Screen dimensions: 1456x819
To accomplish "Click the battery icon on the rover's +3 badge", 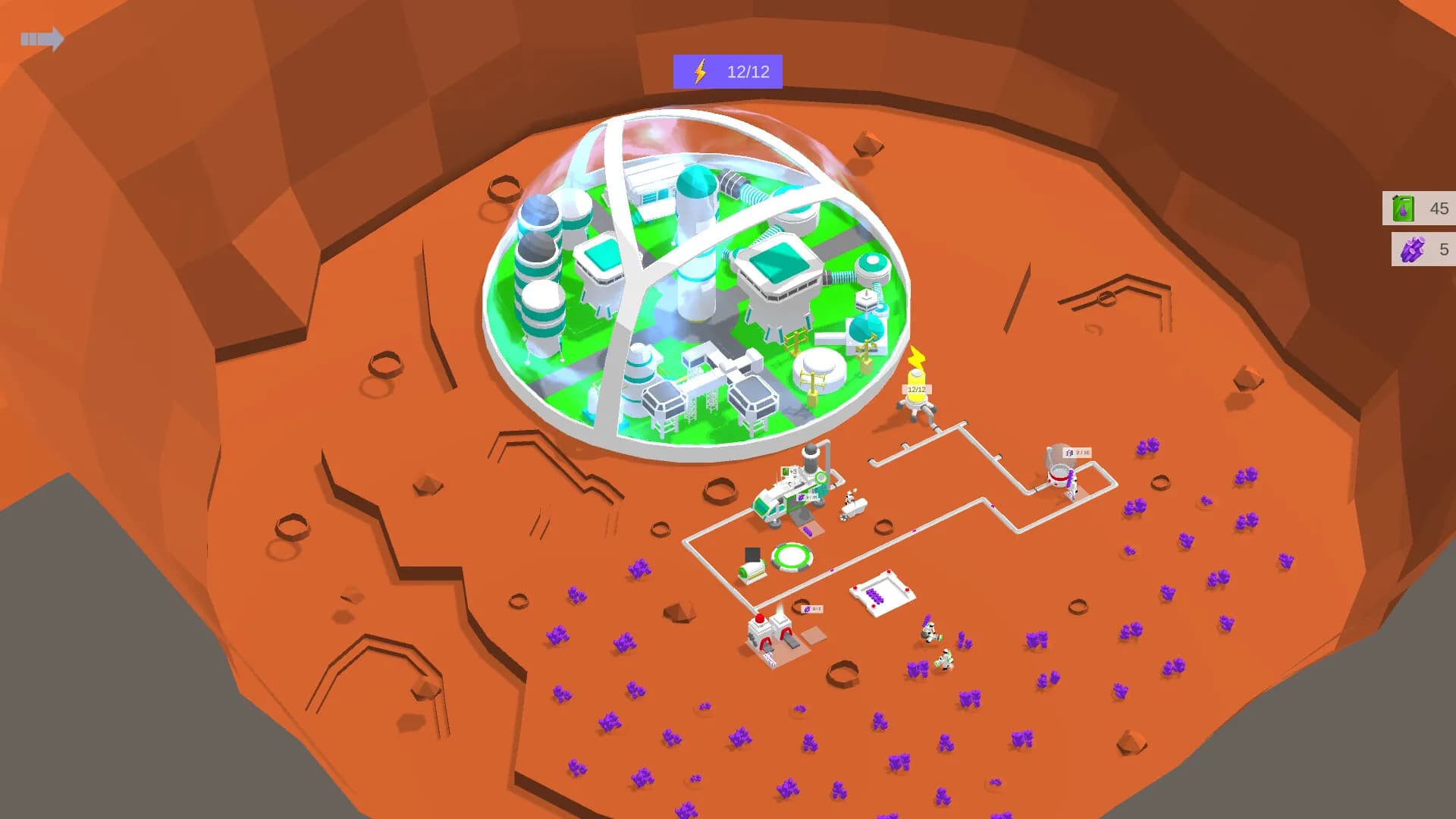I will (x=786, y=472).
